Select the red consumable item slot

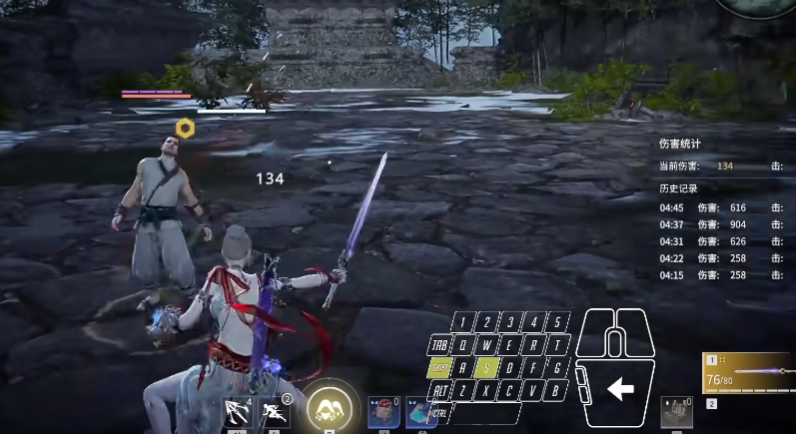coord(381,413)
